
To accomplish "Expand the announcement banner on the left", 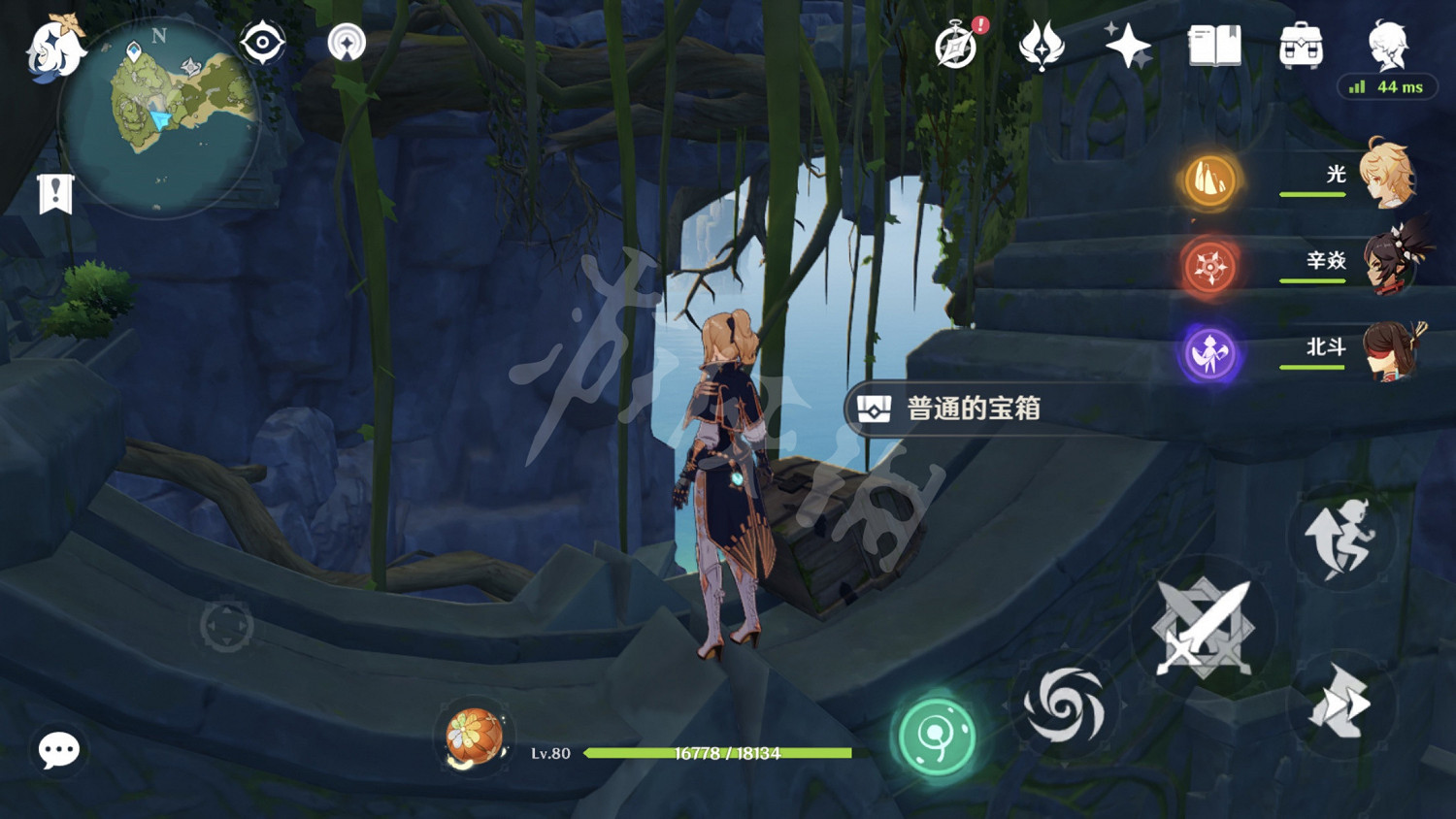I will tap(55, 193).
